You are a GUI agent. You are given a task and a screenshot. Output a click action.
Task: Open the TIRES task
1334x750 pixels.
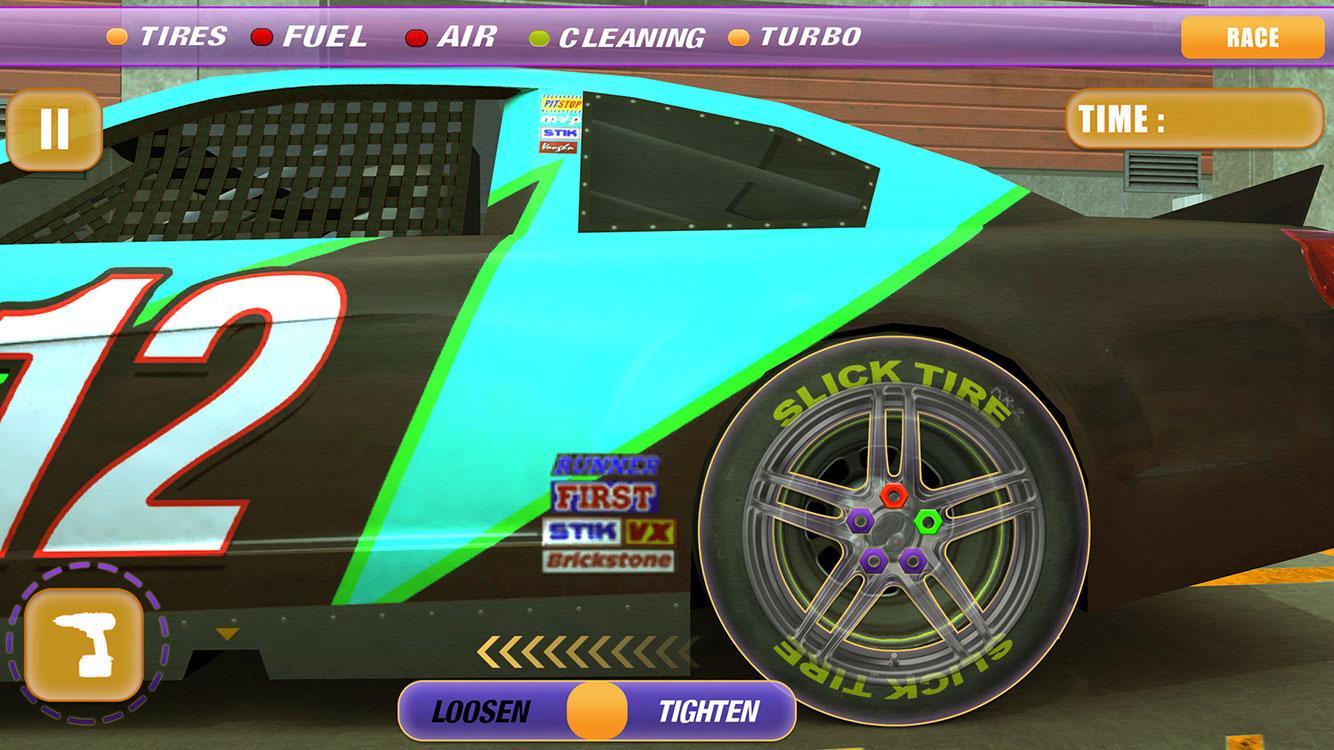pyautogui.click(x=168, y=37)
